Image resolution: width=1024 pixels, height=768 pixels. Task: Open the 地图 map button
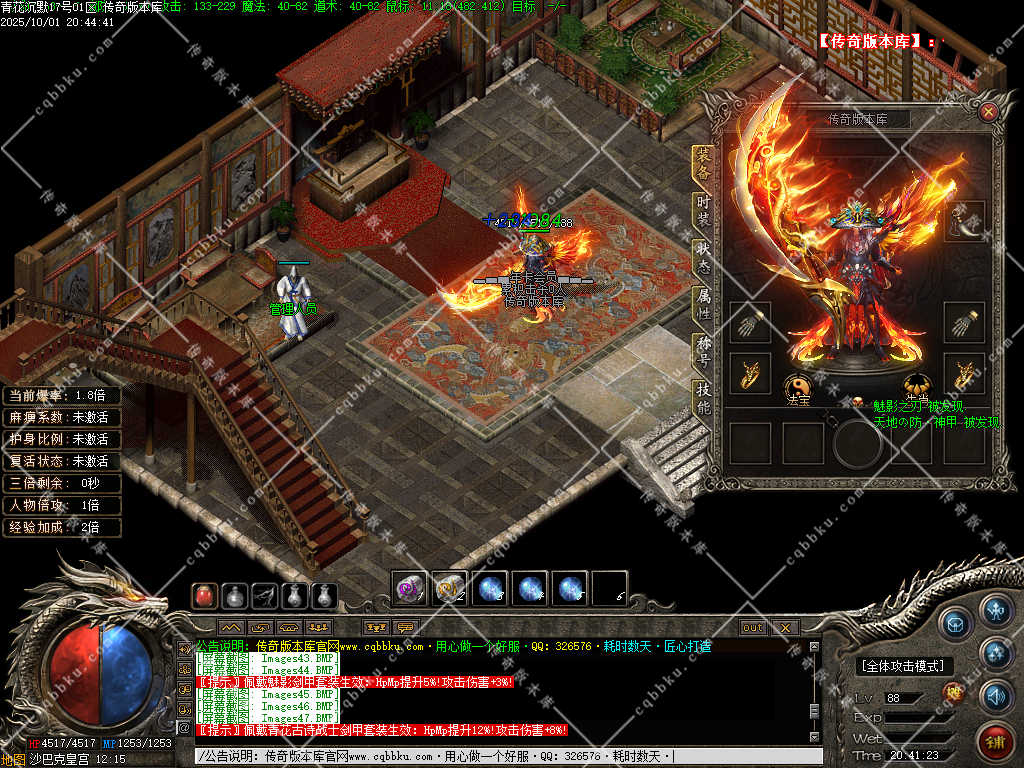coord(14,760)
